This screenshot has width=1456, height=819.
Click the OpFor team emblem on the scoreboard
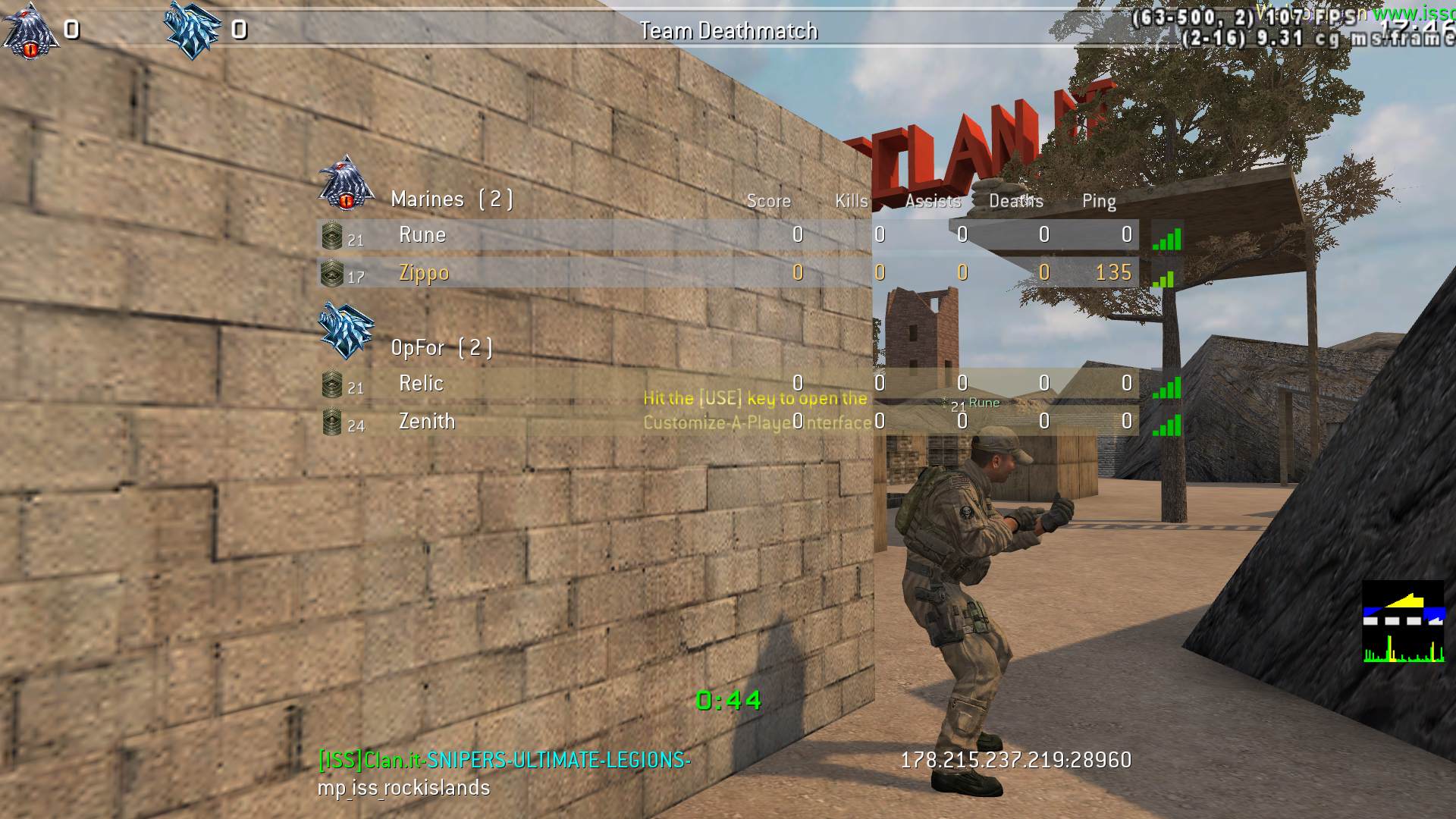coord(346,331)
